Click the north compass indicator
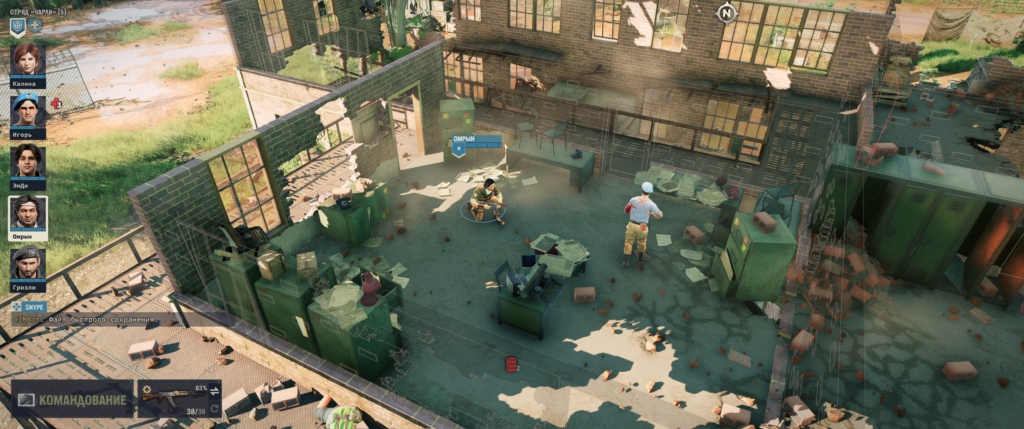Viewport: 1024px width, 429px height. click(726, 12)
